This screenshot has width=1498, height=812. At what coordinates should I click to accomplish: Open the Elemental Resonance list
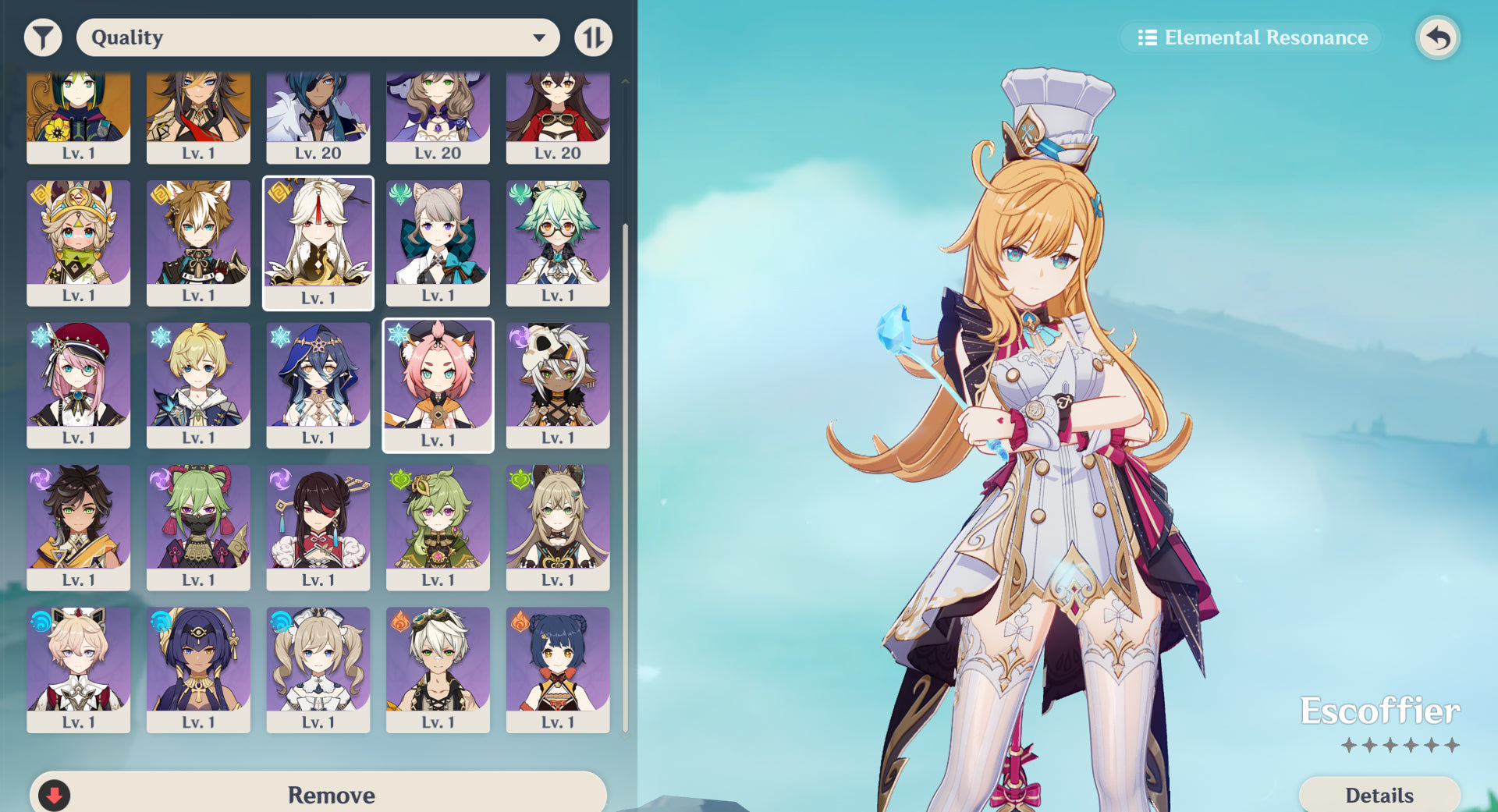pyautogui.click(x=1251, y=37)
